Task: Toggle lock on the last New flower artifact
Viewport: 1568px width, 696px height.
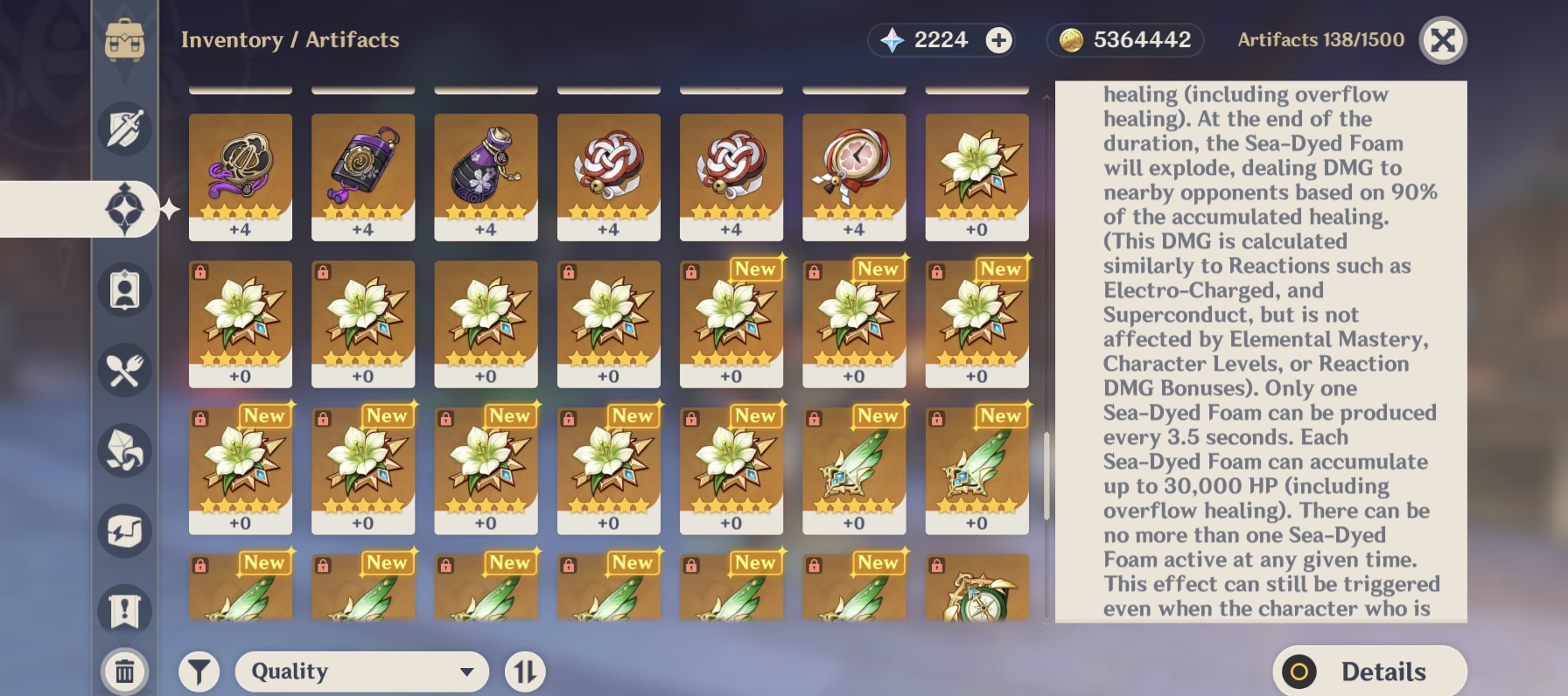Action: pos(691,417)
